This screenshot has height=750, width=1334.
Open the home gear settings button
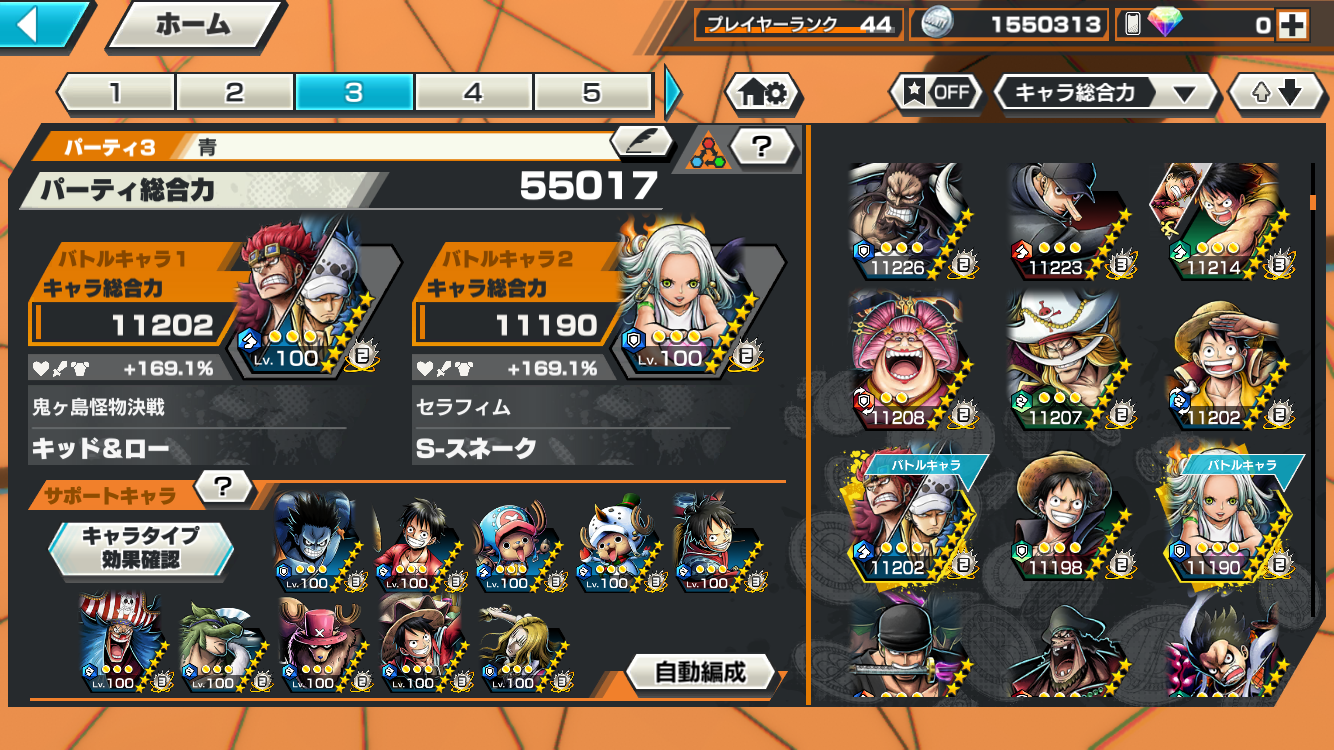coord(762,94)
